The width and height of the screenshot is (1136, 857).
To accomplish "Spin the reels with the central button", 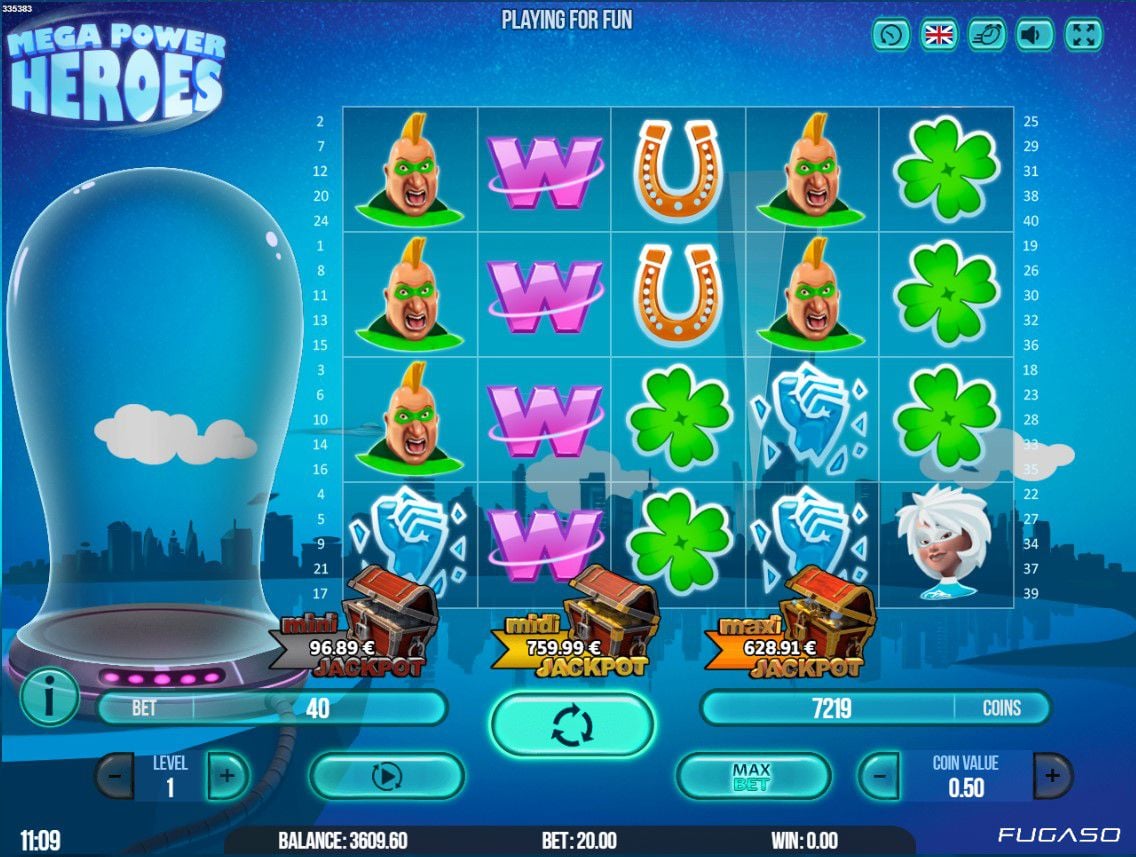I will pyautogui.click(x=571, y=724).
